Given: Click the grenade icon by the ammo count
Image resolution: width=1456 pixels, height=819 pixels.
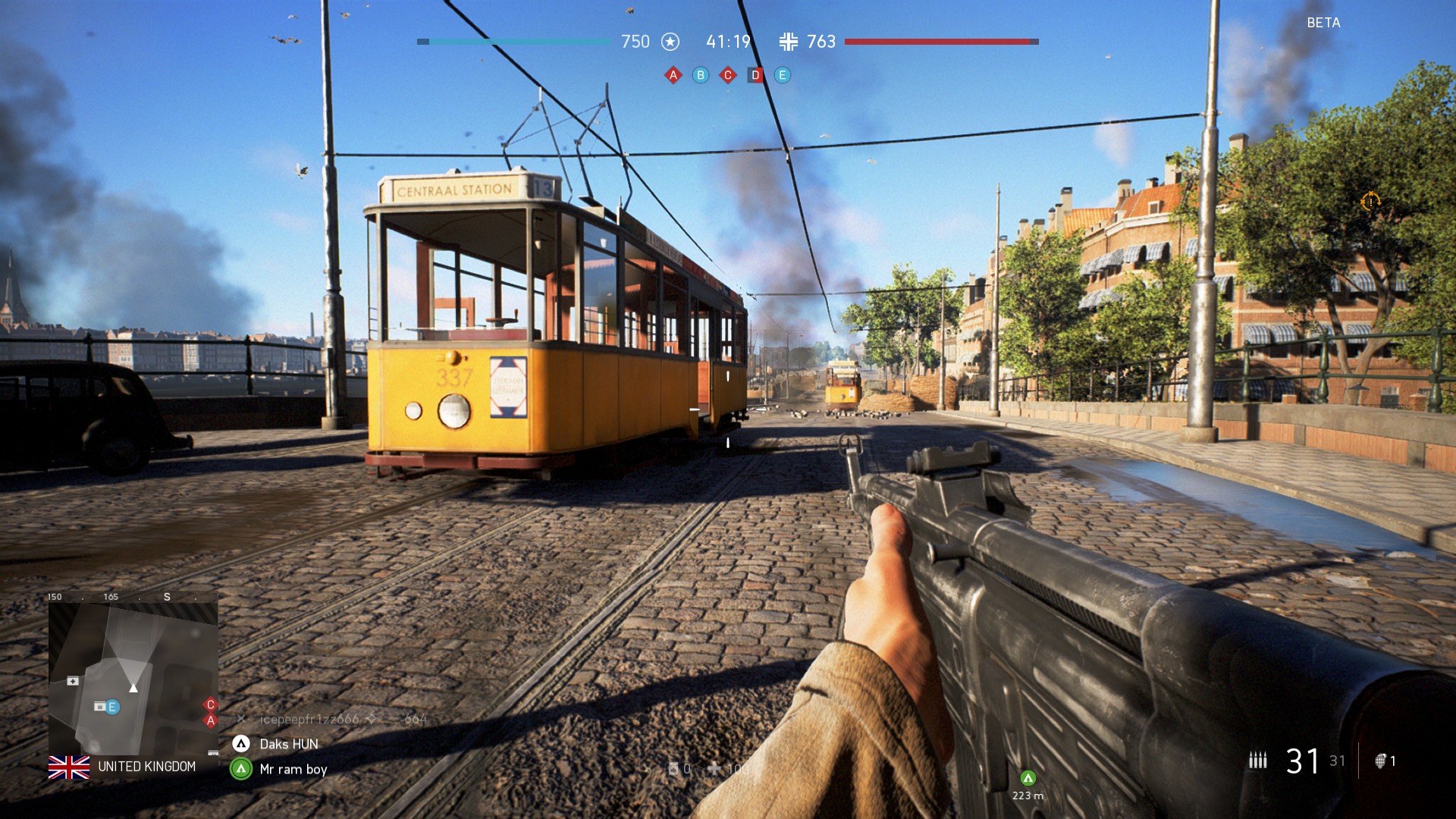Looking at the screenshot, I should [1380, 761].
